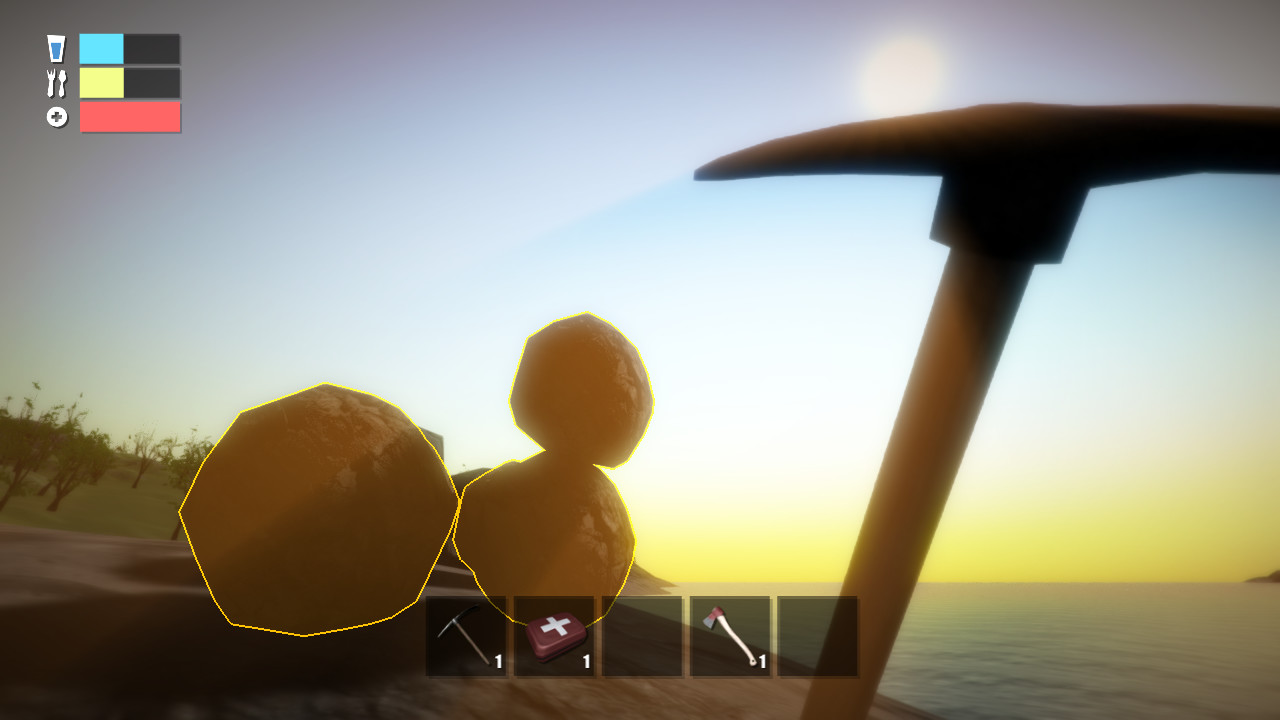Click the quantity label on the pickaxe slot
Viewport: 1280px width, 720px height.
coord(496,662)
